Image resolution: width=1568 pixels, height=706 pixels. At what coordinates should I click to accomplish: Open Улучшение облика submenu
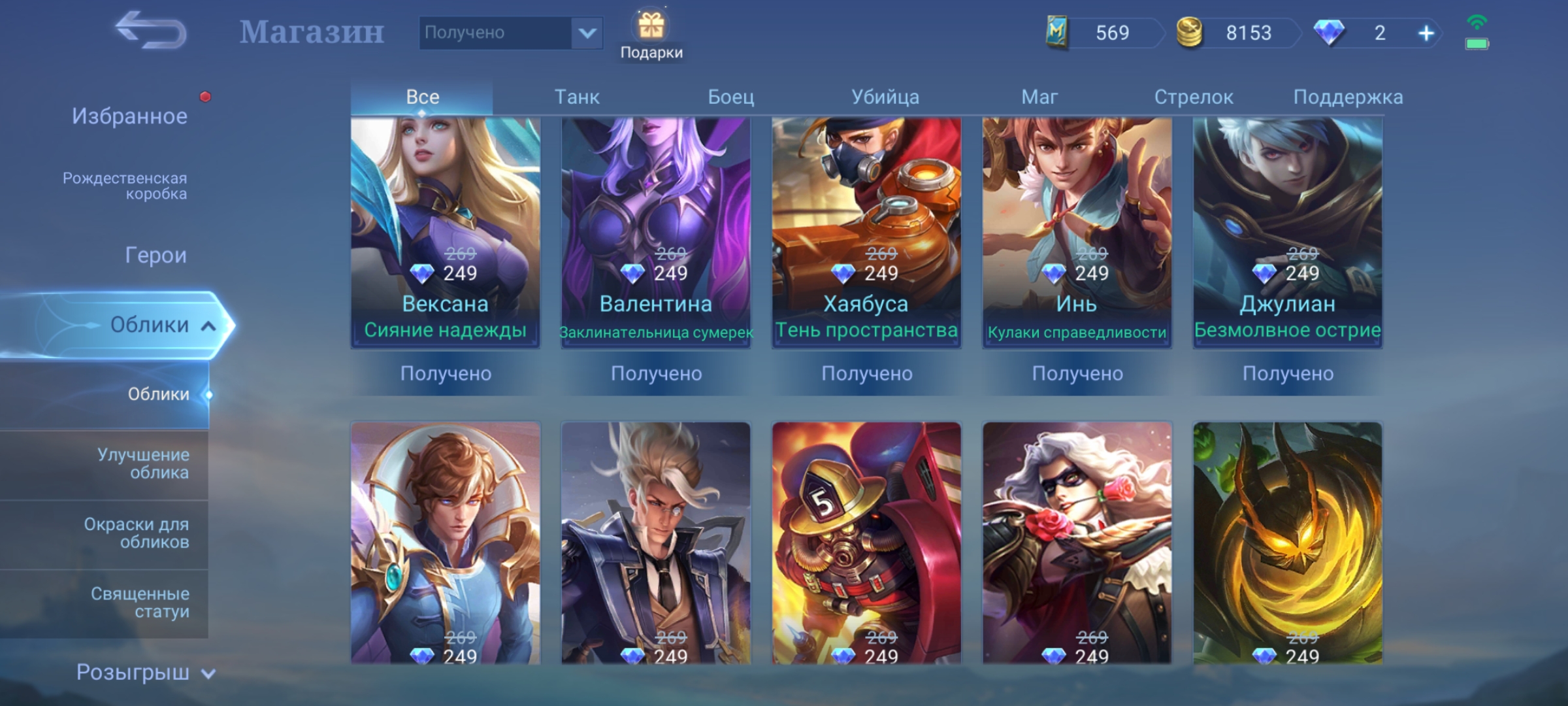coord(143,463)
